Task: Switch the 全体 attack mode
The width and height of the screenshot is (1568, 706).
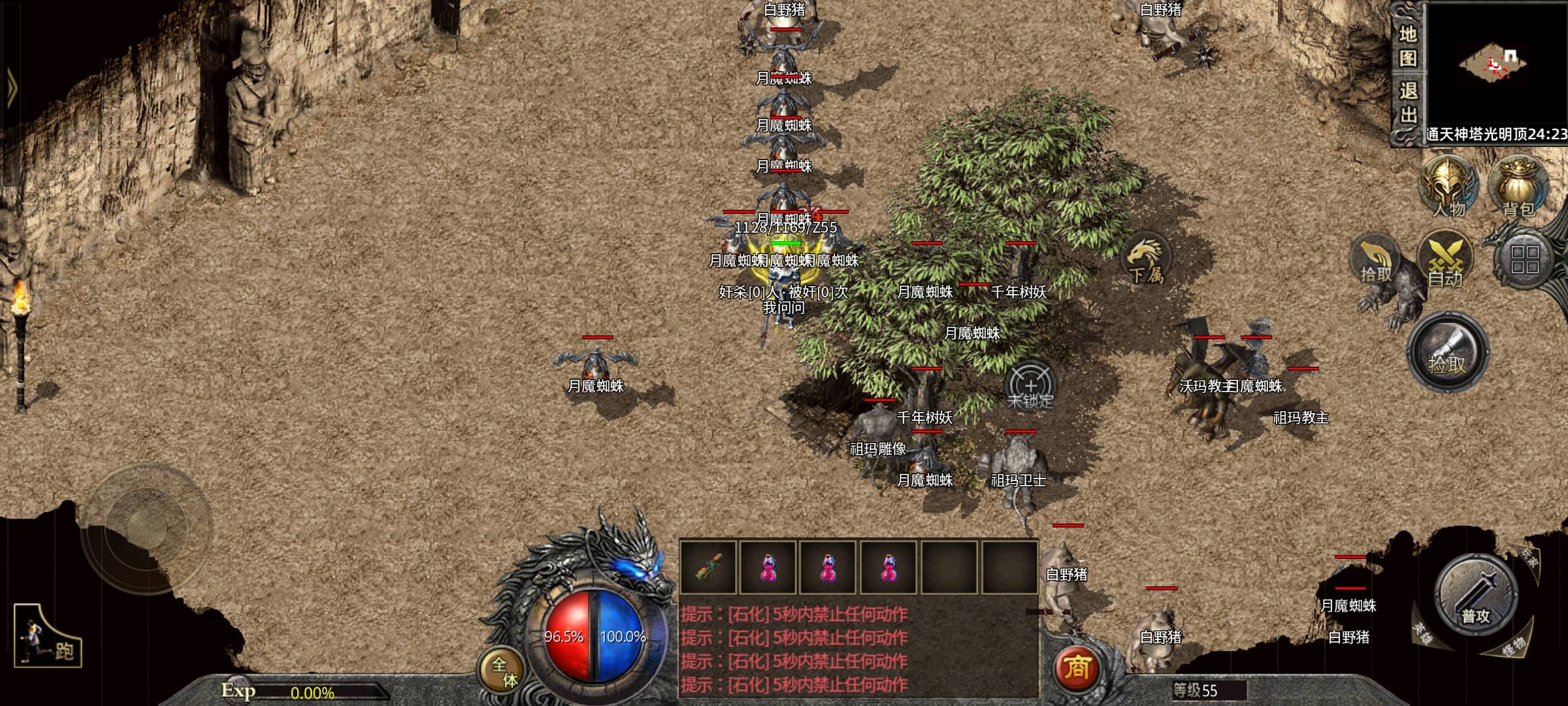Action: [x=504, y=672]
